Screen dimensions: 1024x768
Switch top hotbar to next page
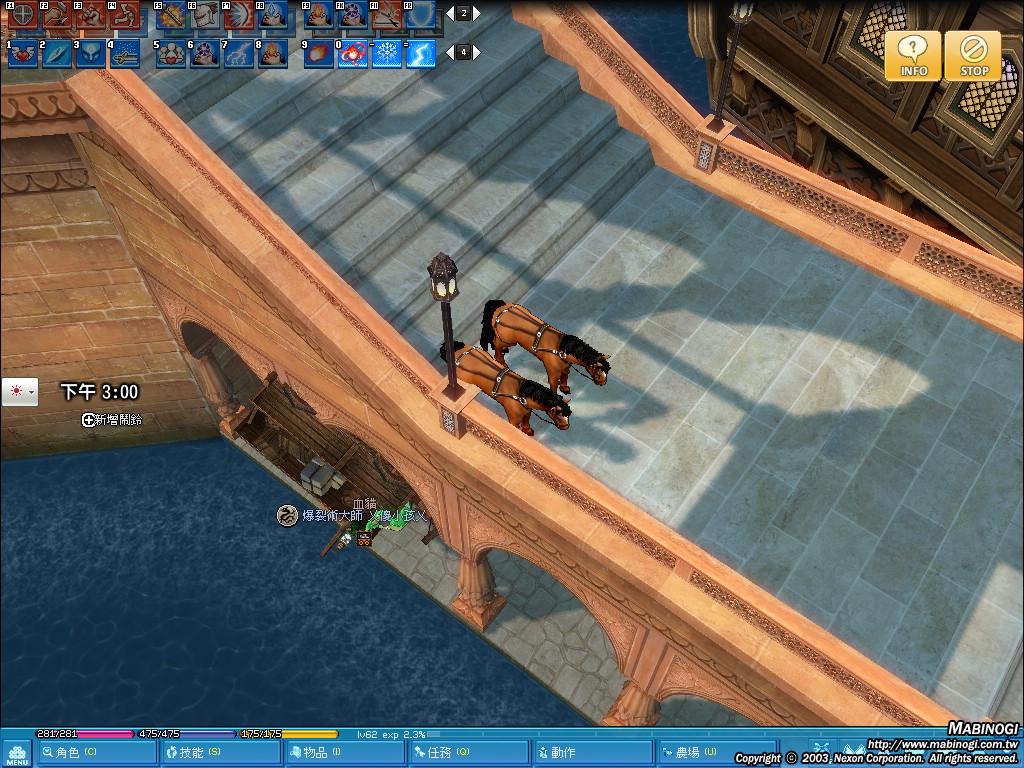tap(477, 13)
